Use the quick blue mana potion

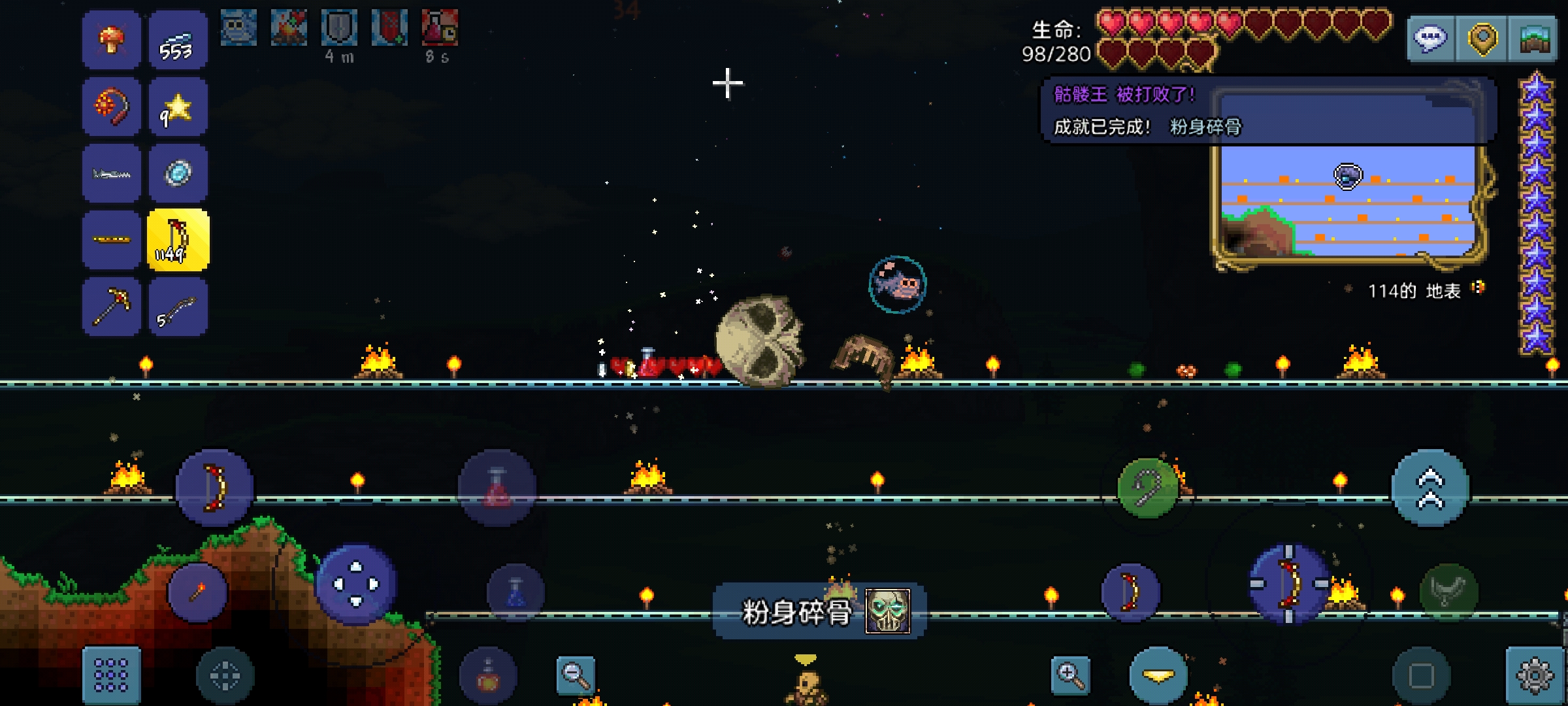pyautogui.click(x=515, y=592)
